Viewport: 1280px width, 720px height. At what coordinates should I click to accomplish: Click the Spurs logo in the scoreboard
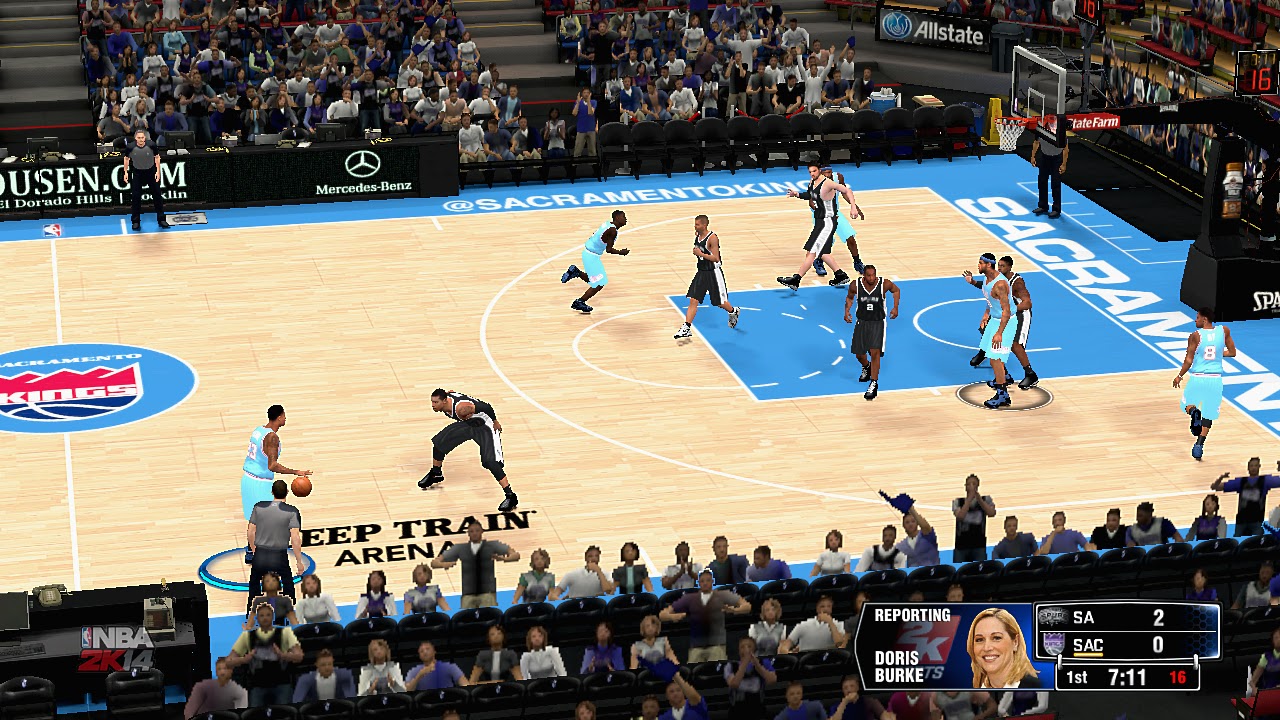point(1052,617)
